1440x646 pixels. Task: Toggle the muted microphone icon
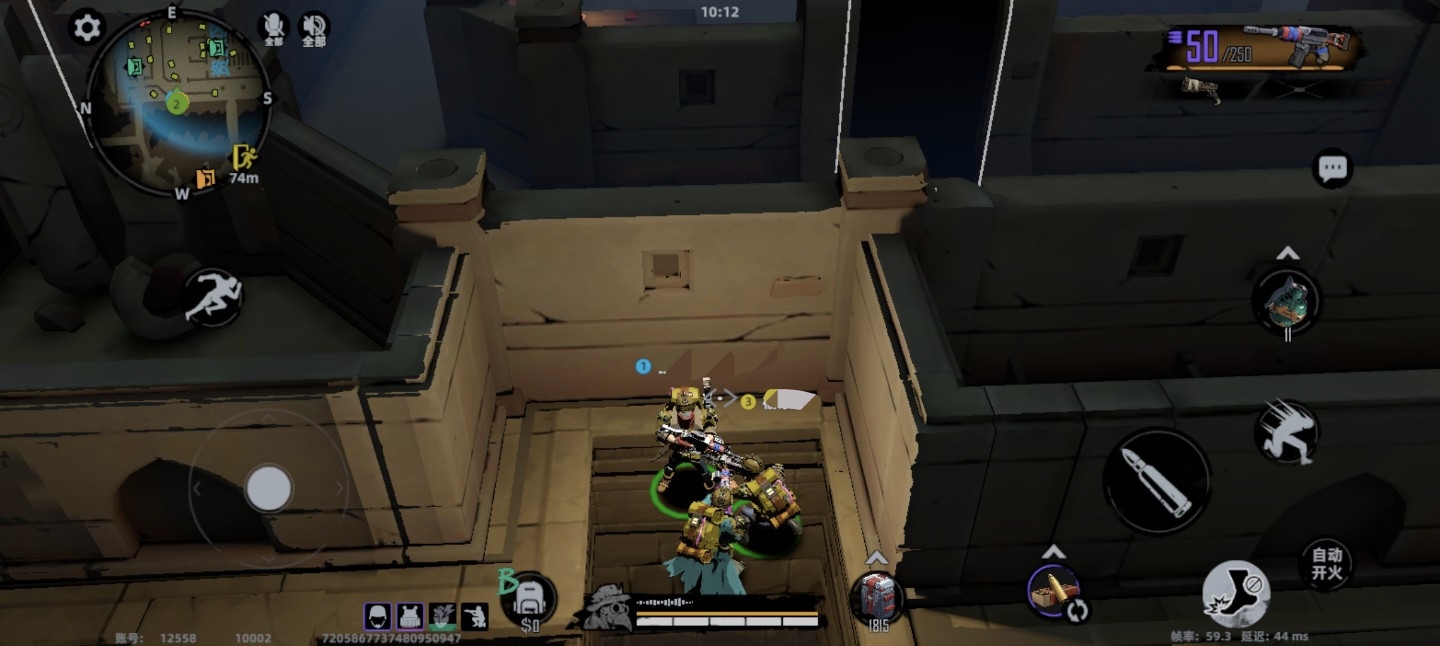click(273, 28)
